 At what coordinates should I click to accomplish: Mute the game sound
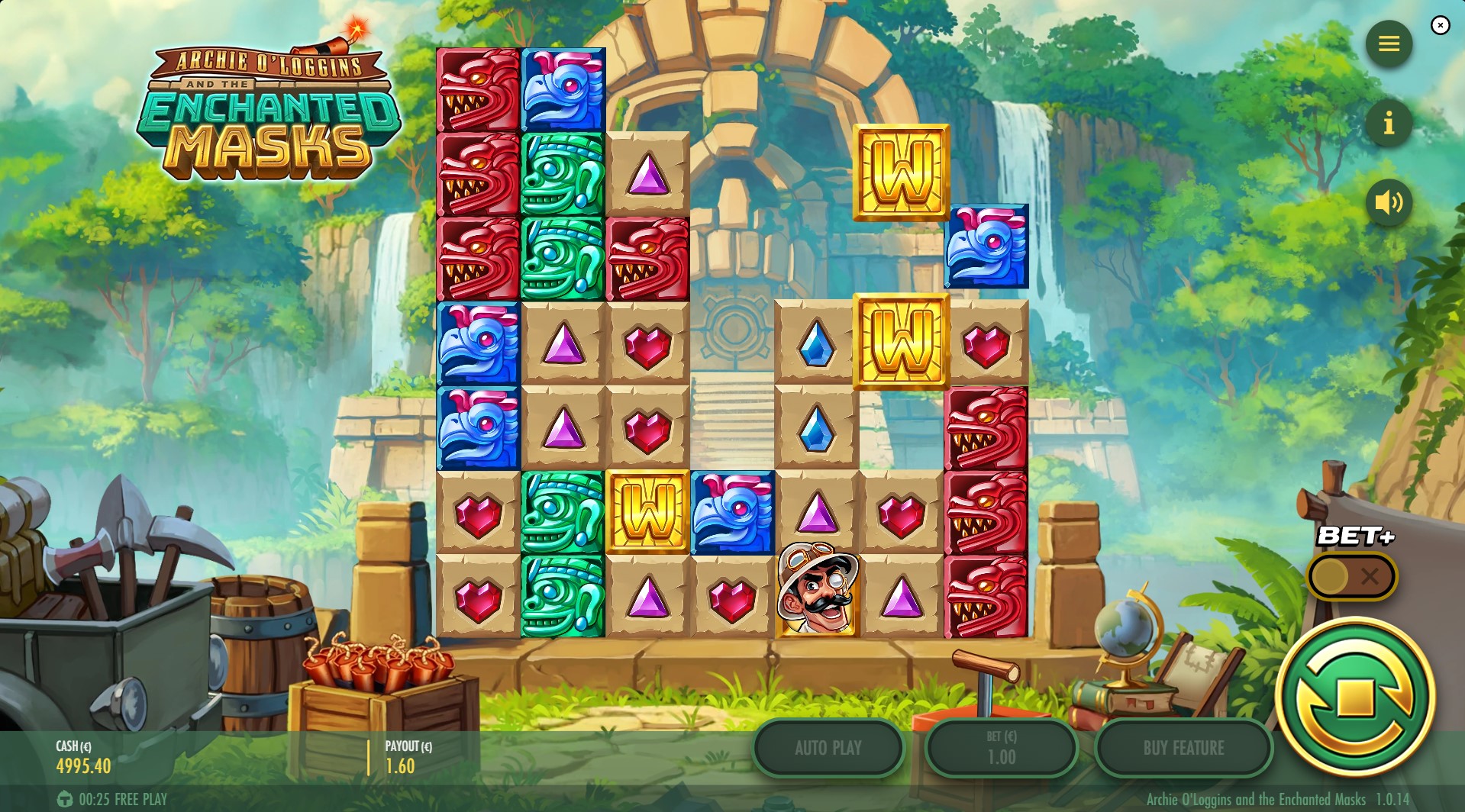coord(1388,202)
